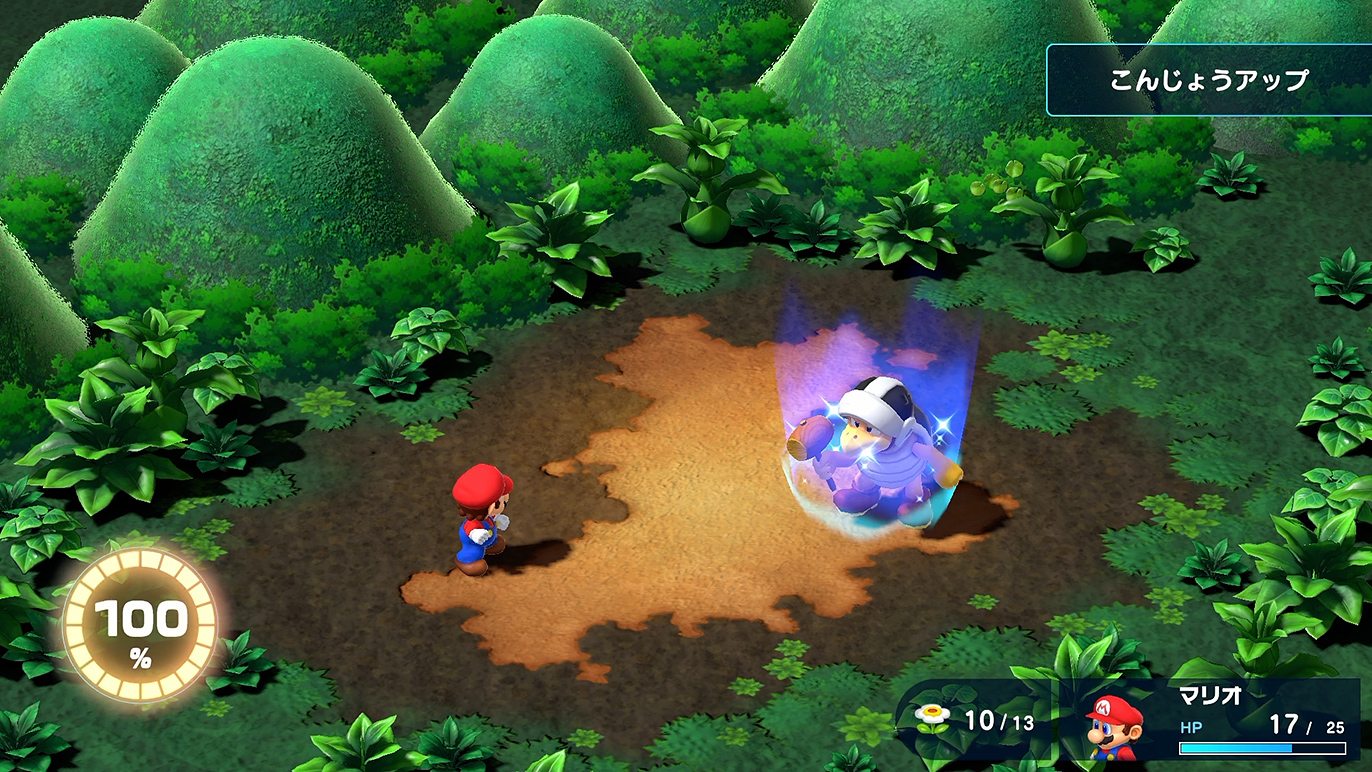Viewport: 1372px width, 772px height.
Task: Click the flower points icon
Action: click(x=934, y=720)
